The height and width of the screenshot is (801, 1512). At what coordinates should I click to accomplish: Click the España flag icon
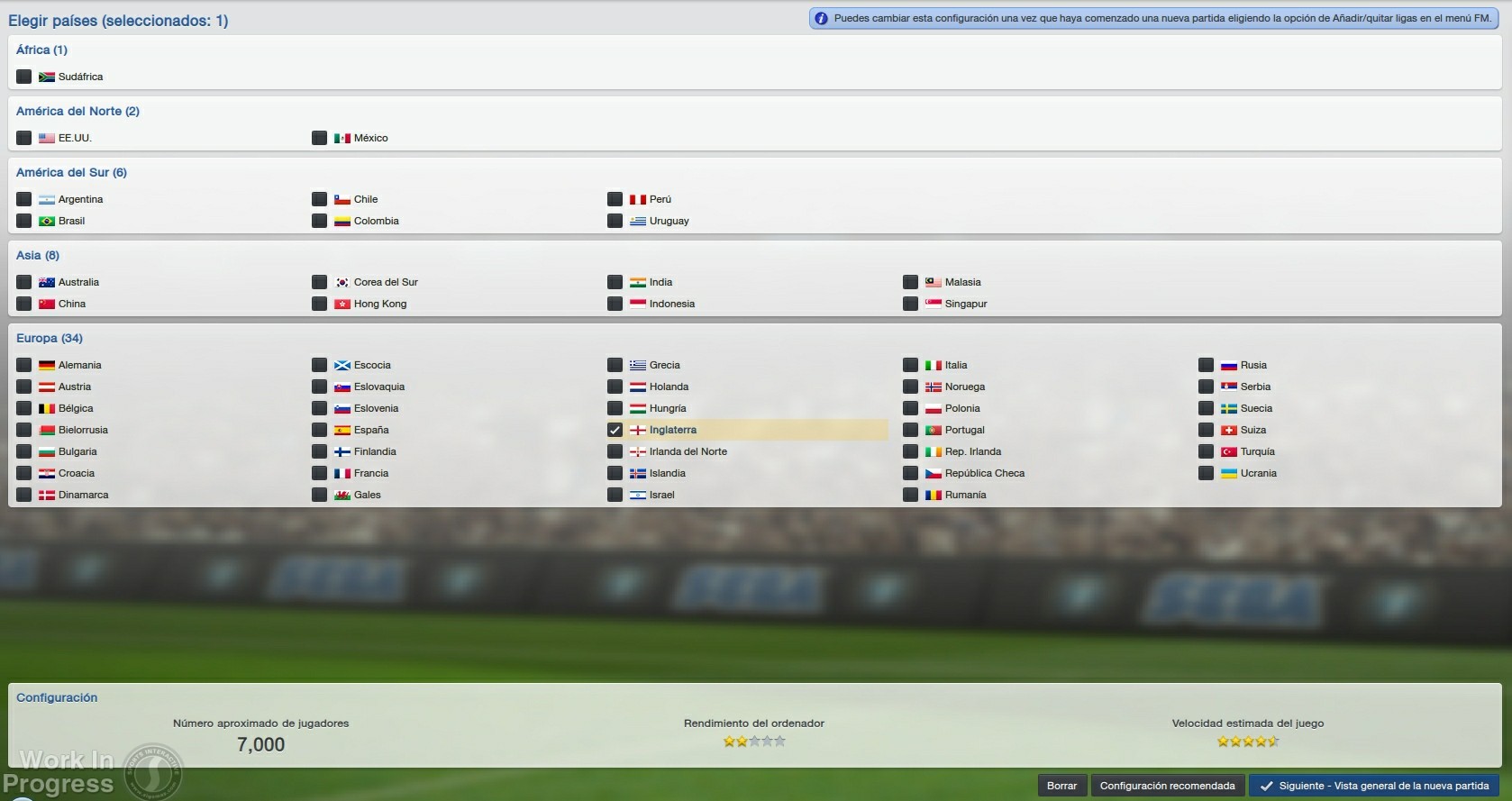[342, 430]
